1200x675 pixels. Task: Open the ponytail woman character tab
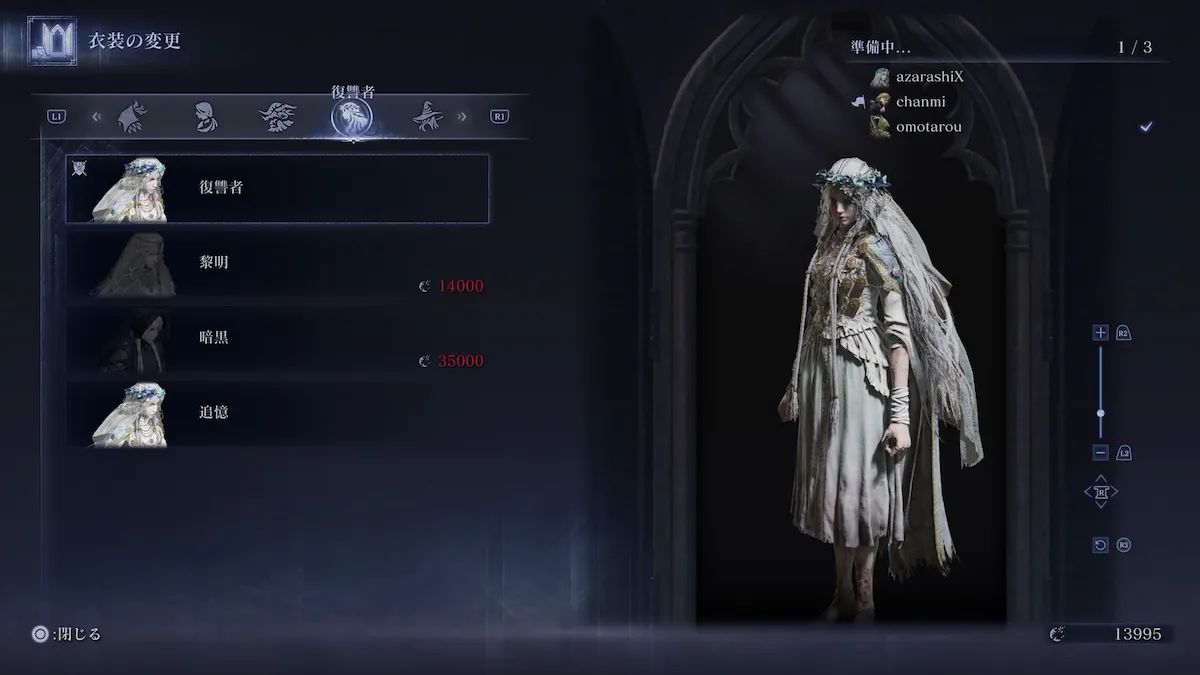coord(205,117)
